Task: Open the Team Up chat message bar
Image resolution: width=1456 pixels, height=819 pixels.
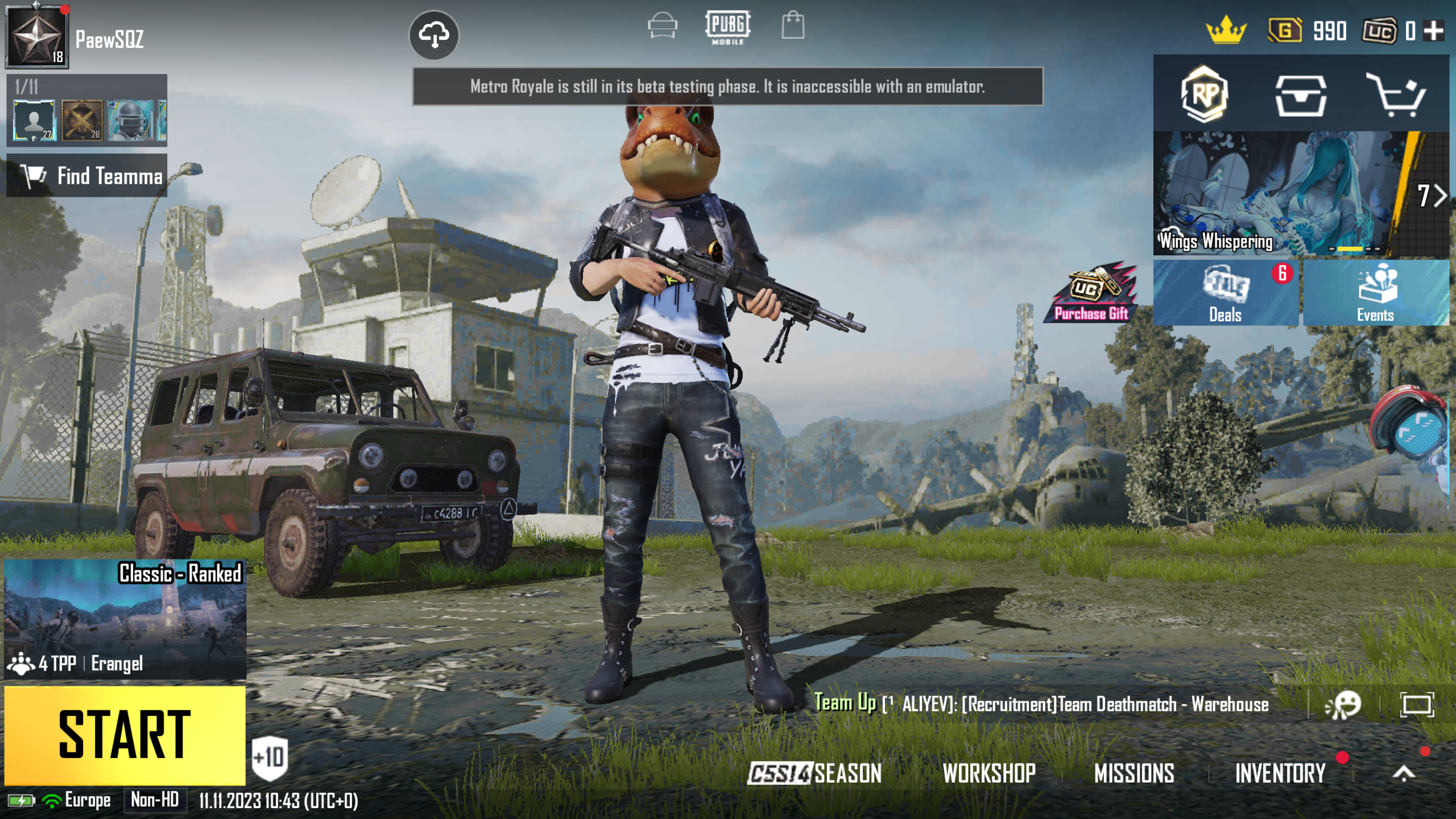Action: [x=1041, y=704]
